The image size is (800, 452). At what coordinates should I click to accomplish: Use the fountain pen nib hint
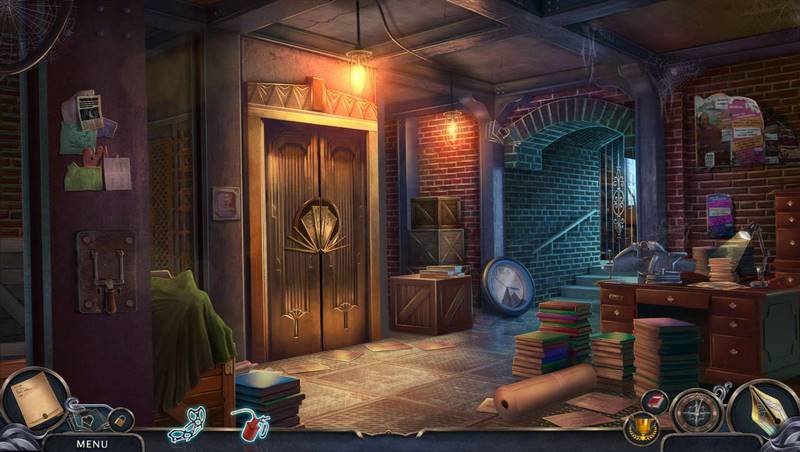tap(764, 408)
